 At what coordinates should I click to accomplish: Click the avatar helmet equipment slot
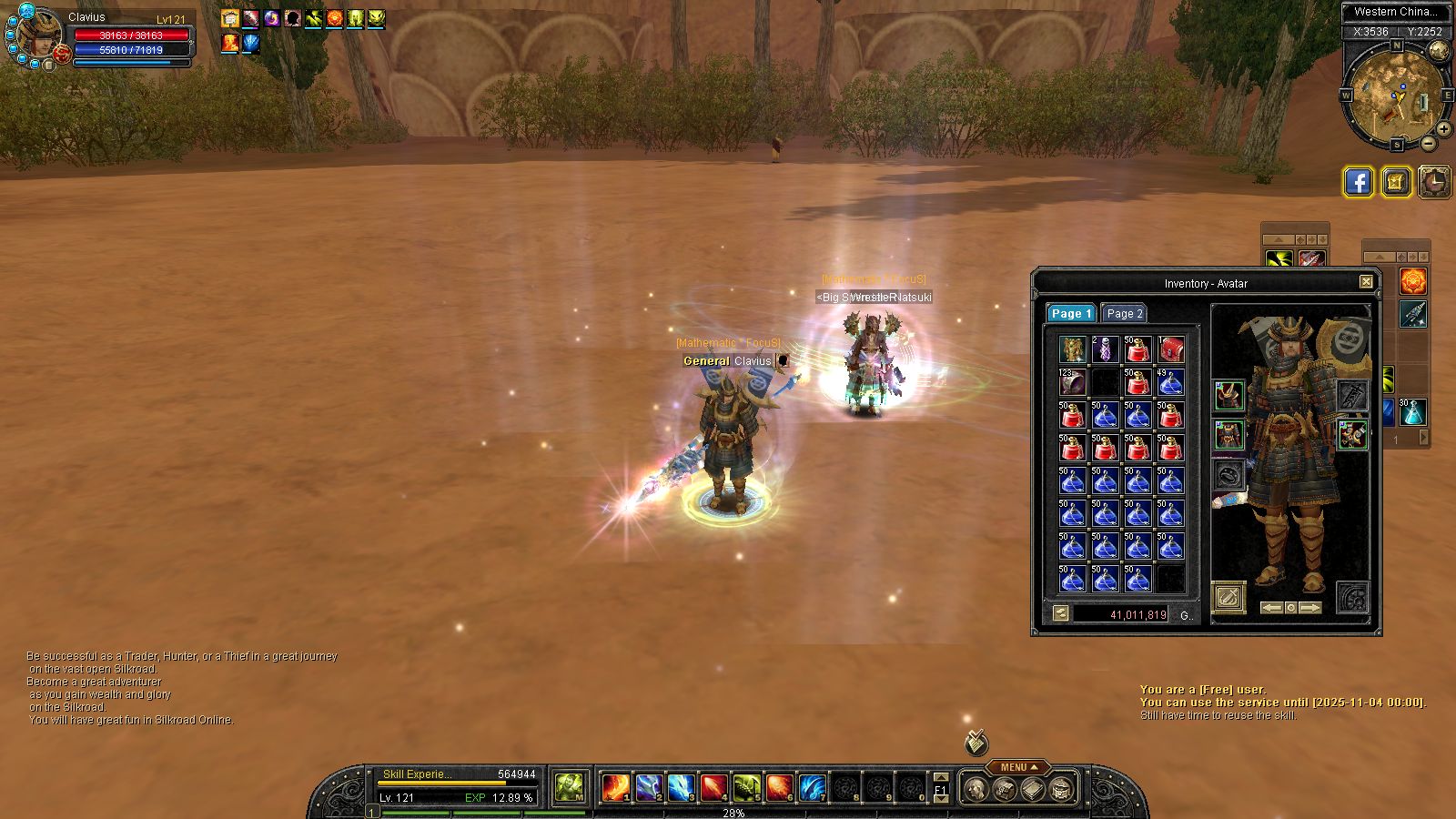click(1229, 395)
